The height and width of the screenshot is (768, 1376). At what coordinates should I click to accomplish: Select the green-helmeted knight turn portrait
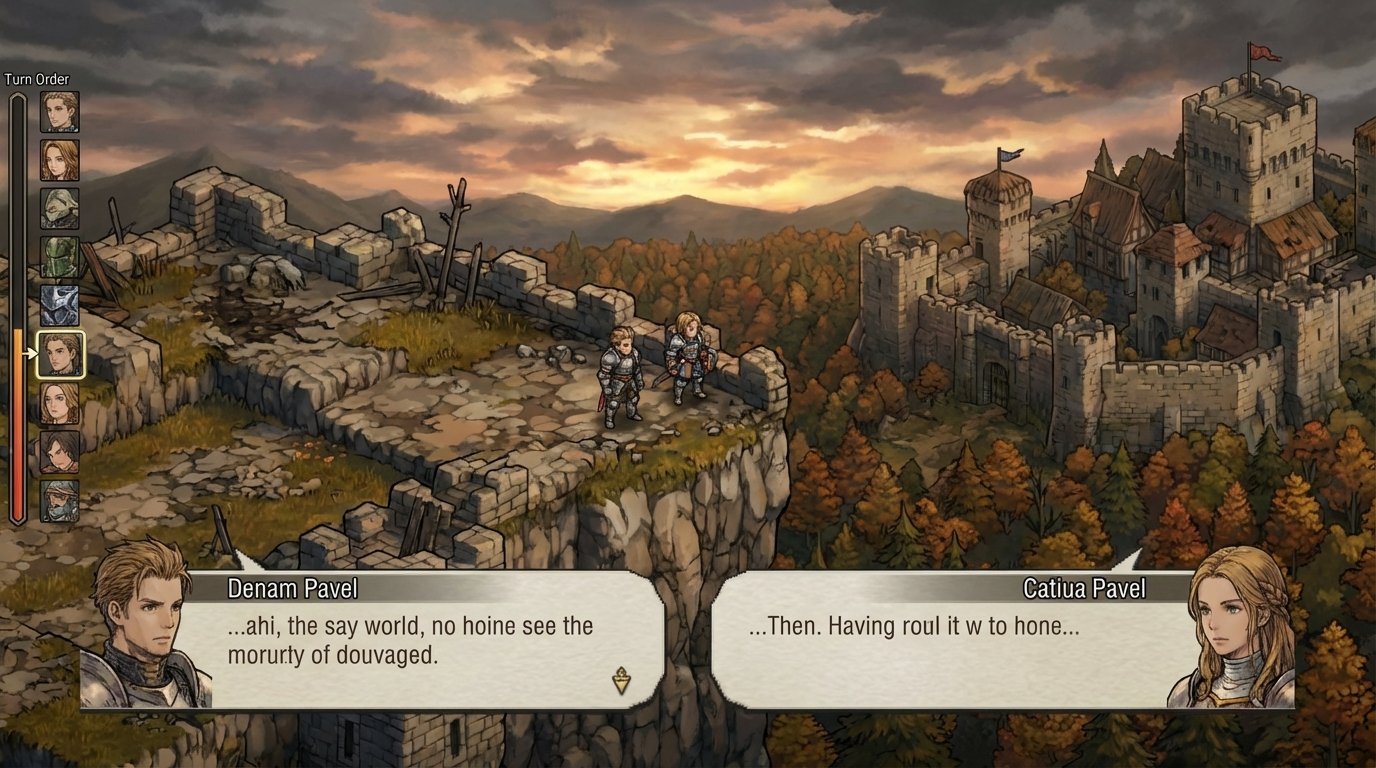tap(60, 257)
